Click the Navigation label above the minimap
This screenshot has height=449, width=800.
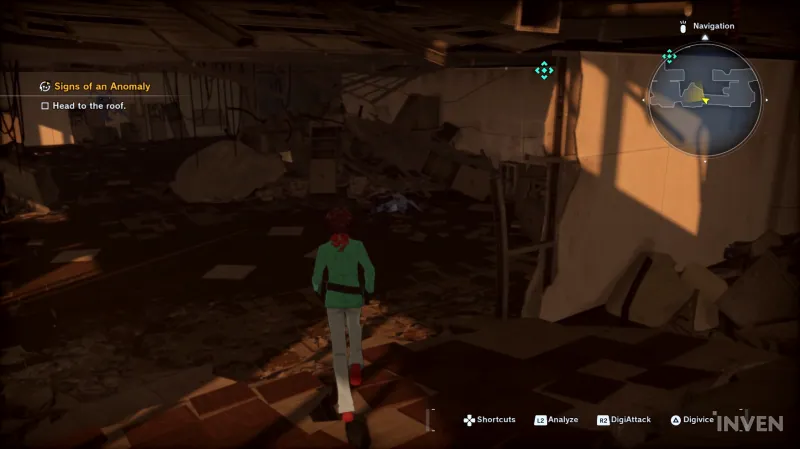pyautogui.click(x=713, y=26)
